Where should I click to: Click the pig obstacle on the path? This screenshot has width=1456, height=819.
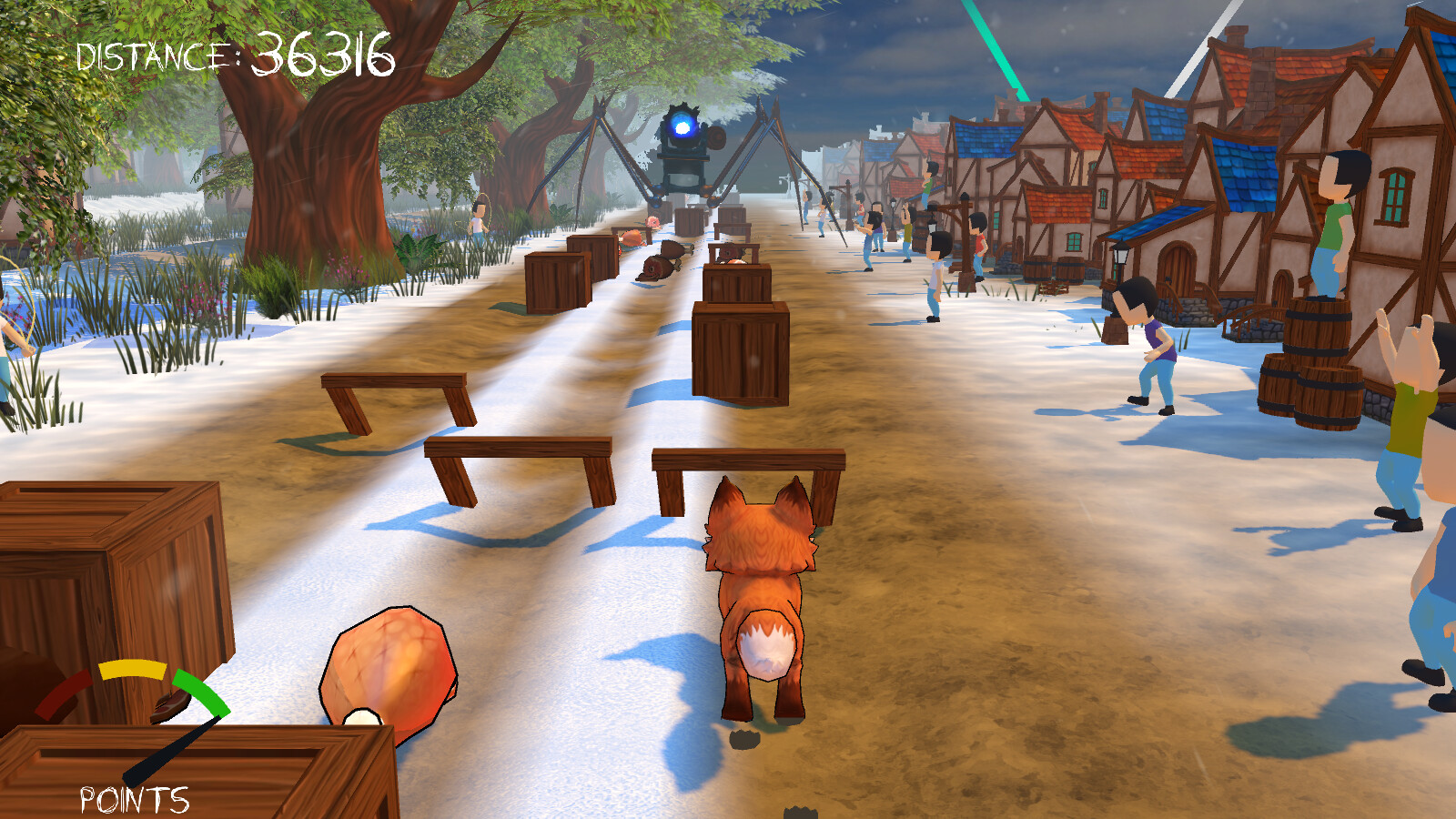(652, 221)
